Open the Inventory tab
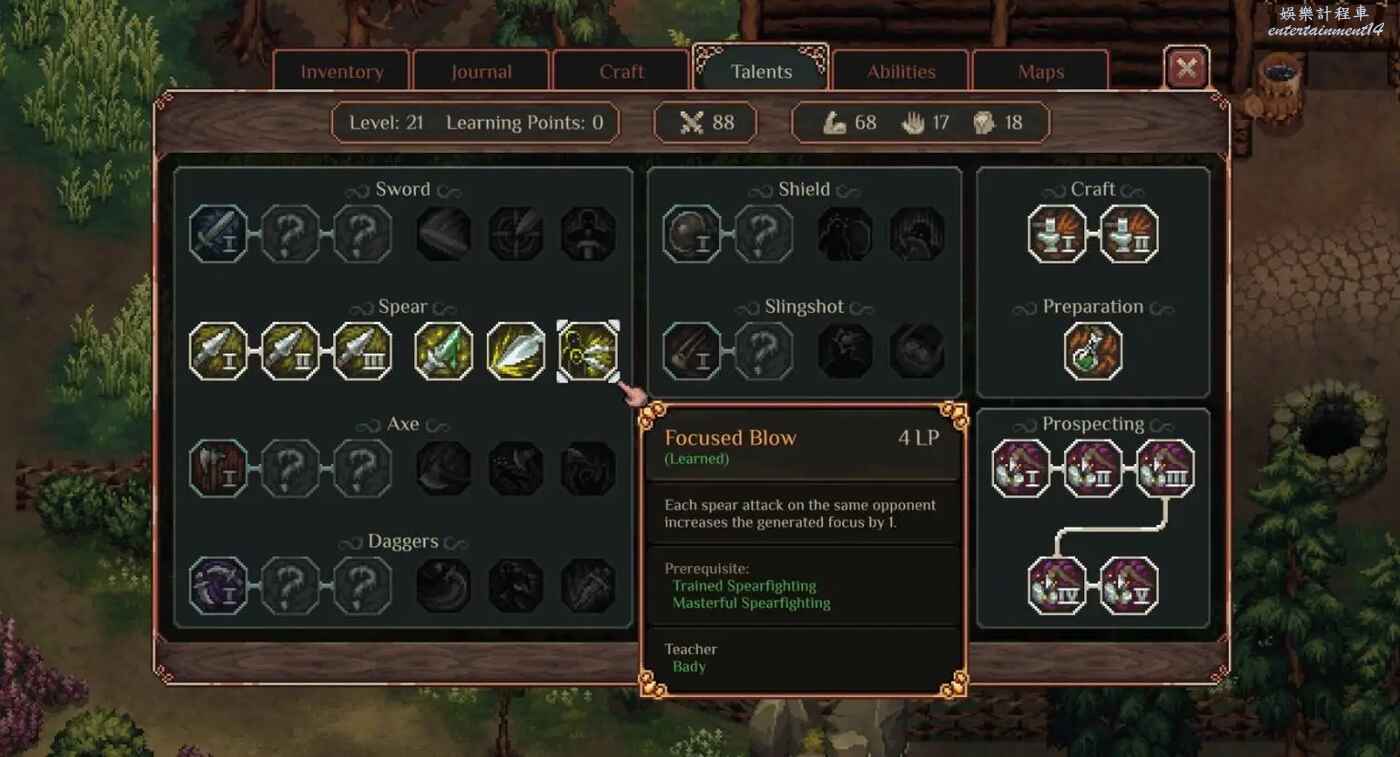 tap(342, 72)
